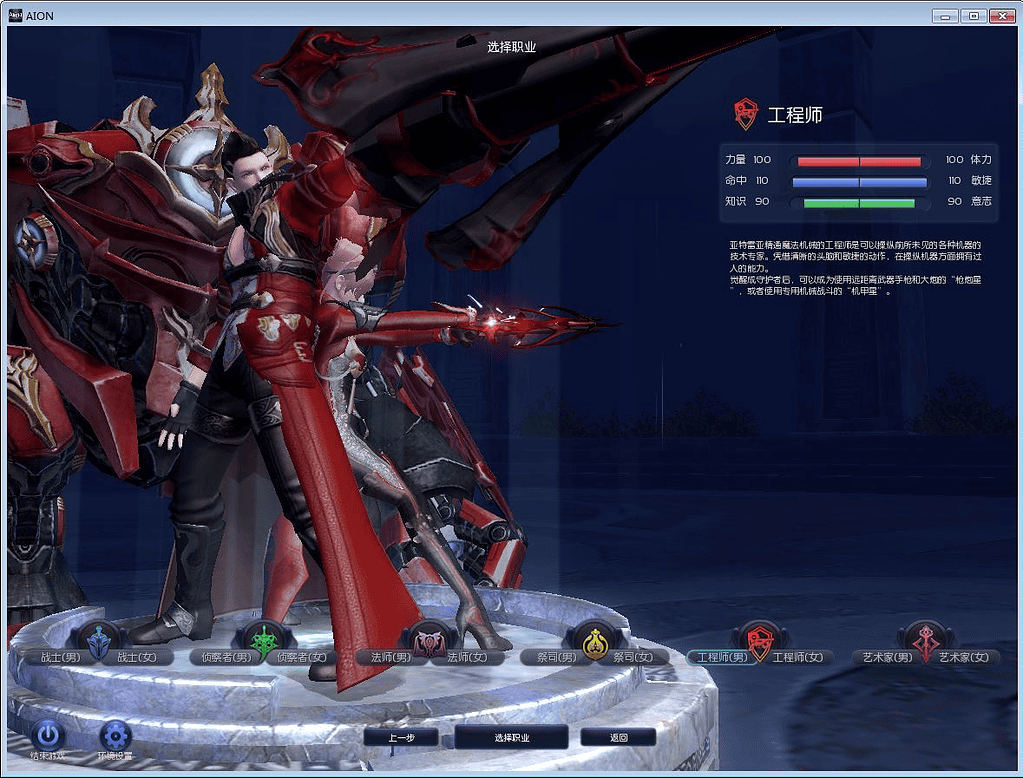Go back with the 上一步 button
This screenshot has height=778, width=1023.
point(401,738)
